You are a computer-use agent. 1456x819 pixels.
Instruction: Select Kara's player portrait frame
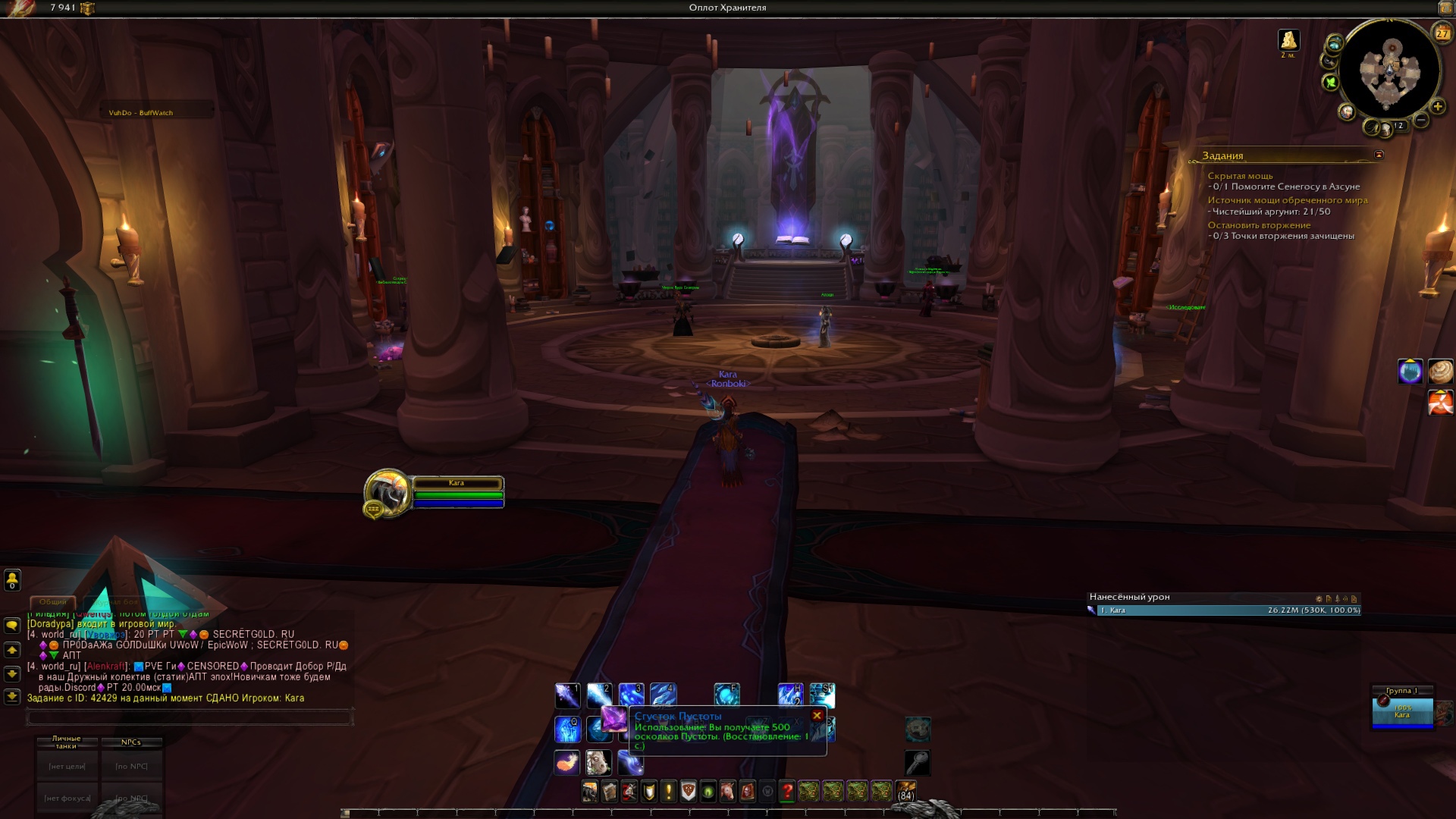pyautogui.click(x=388, y=492)
